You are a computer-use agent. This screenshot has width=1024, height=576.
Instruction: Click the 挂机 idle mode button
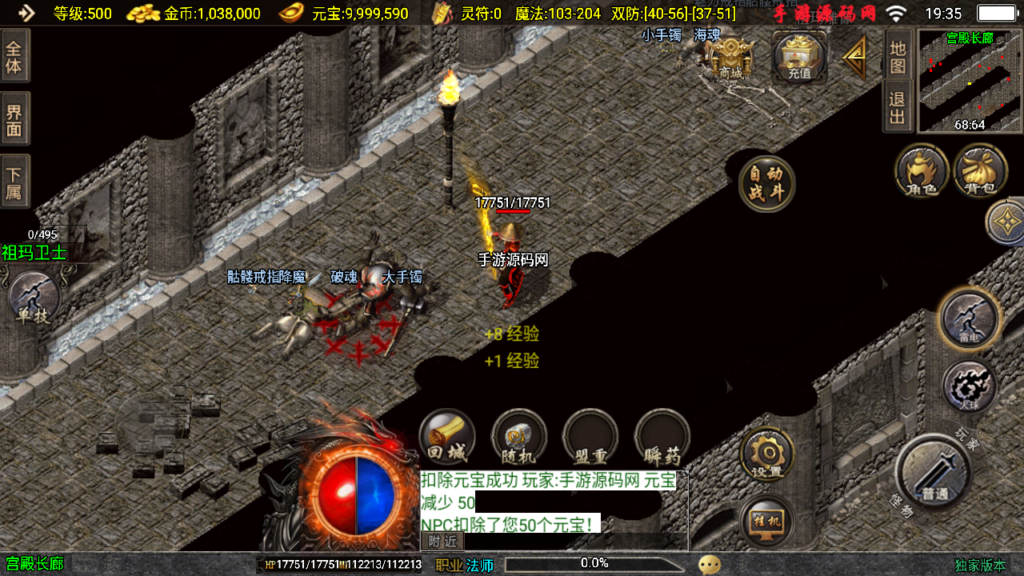767,521
